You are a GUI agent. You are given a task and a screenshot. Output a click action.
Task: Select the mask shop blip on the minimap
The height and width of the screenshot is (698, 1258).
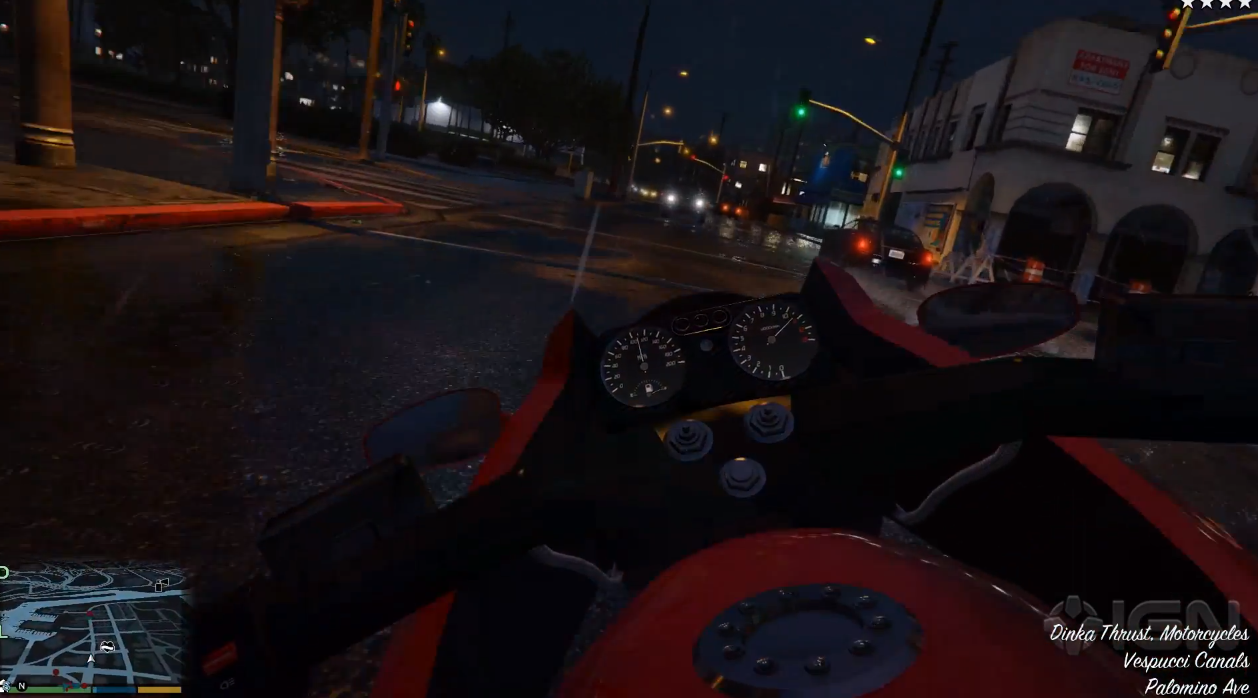coord(106,647)
